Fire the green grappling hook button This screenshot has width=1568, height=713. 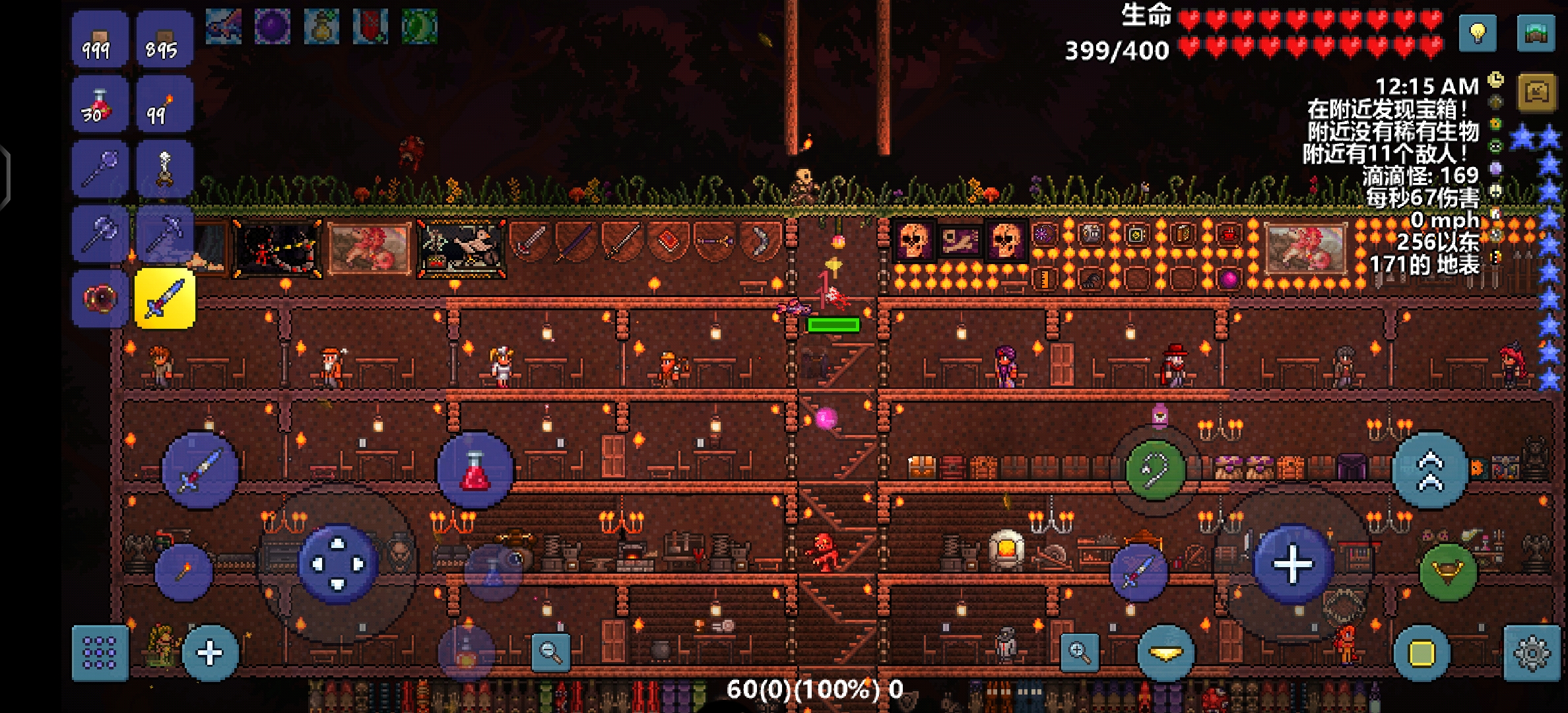click(1155, 470)
